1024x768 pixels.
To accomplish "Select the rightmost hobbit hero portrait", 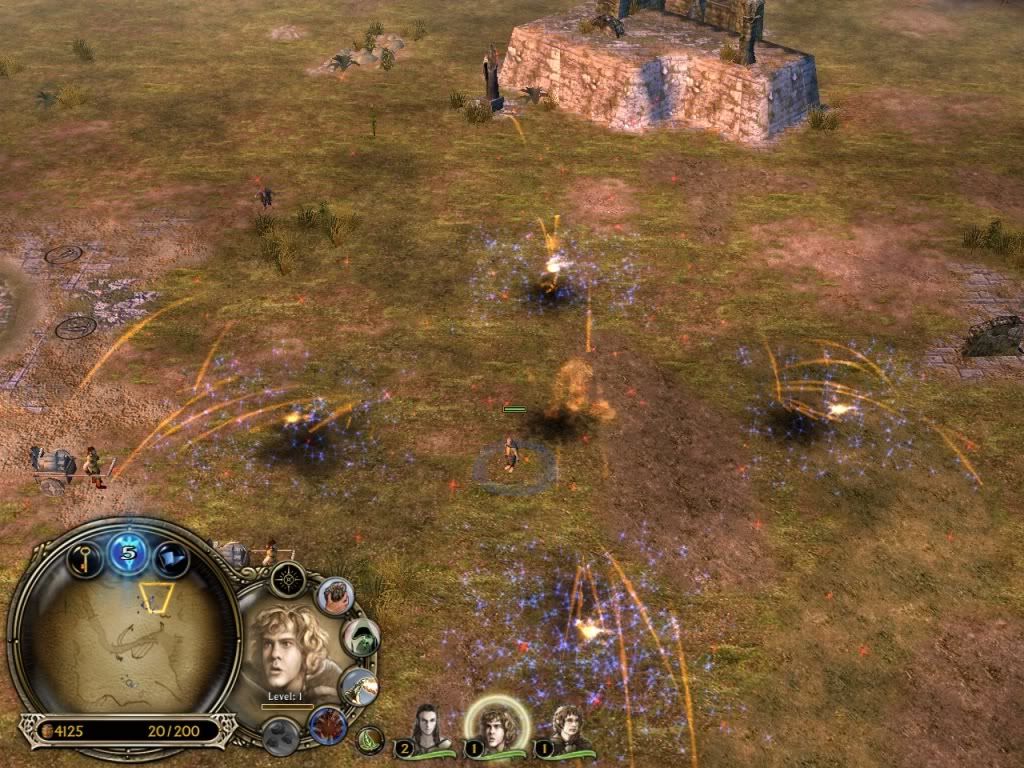I will pos(570,728).
